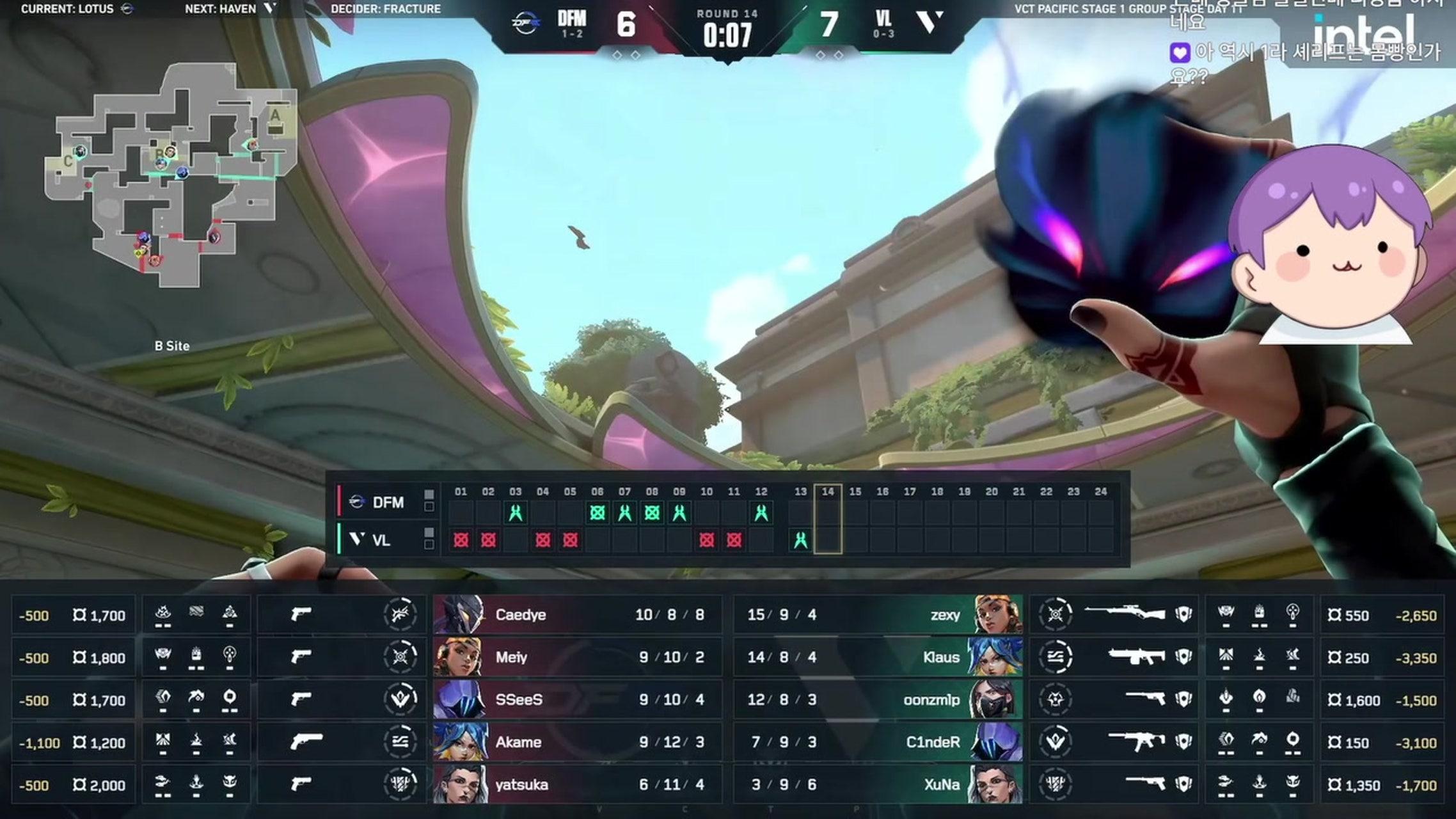This screenshot has width=1456, height=819.
Task: Click VL's round 13 win marker
Action: 800,541
